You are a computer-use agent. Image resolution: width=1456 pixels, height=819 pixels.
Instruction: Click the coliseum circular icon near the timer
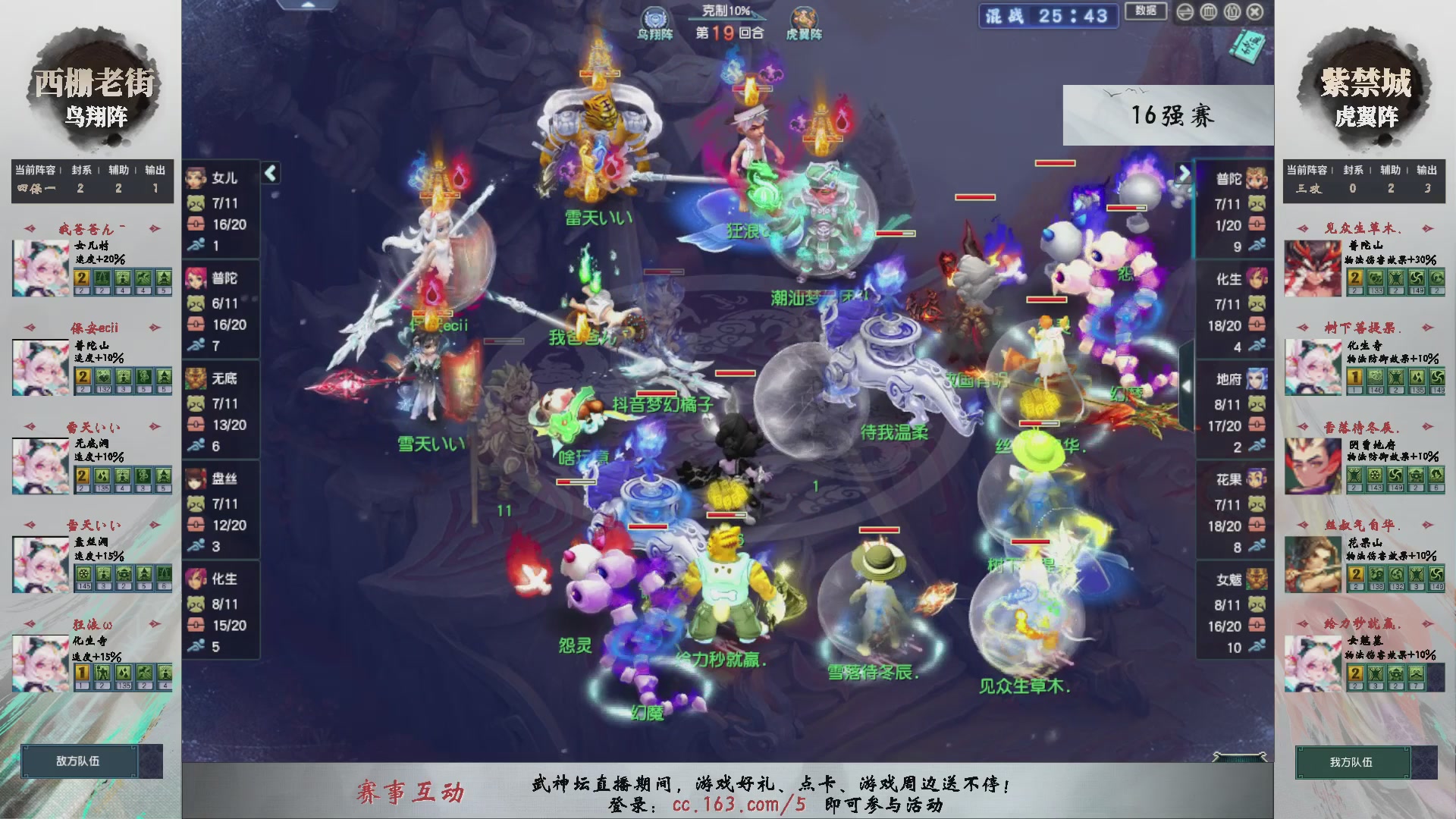click(x=1208, y=12)
